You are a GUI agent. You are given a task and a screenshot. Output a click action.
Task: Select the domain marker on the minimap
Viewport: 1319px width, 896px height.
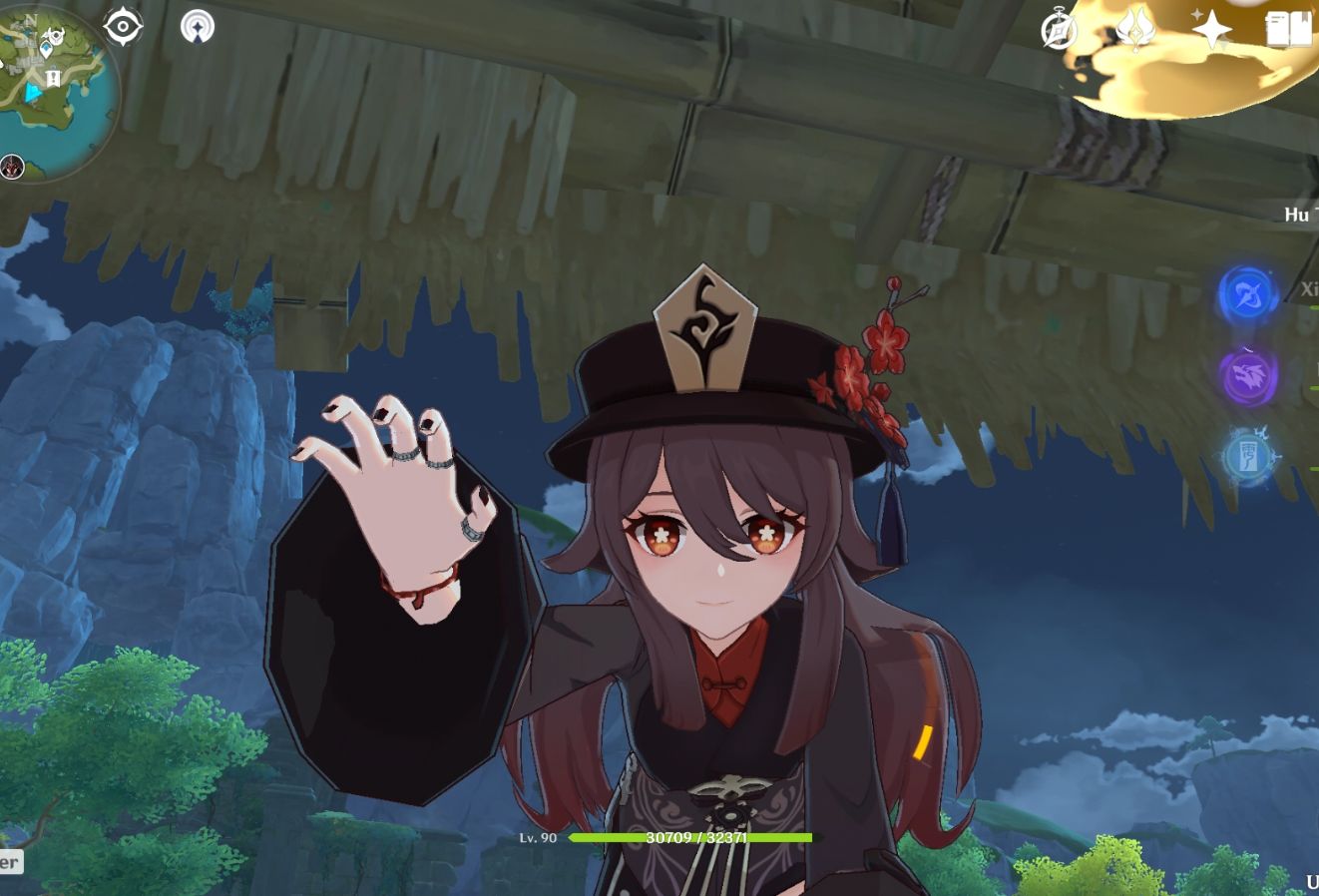53,76
